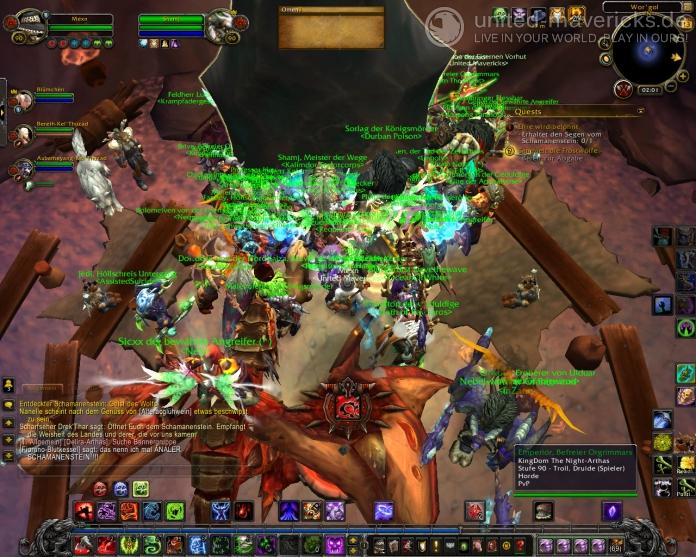The width and height of the screenshot is (696, 557).
Task: Click the chat log window text area
Action: point(130,430)
